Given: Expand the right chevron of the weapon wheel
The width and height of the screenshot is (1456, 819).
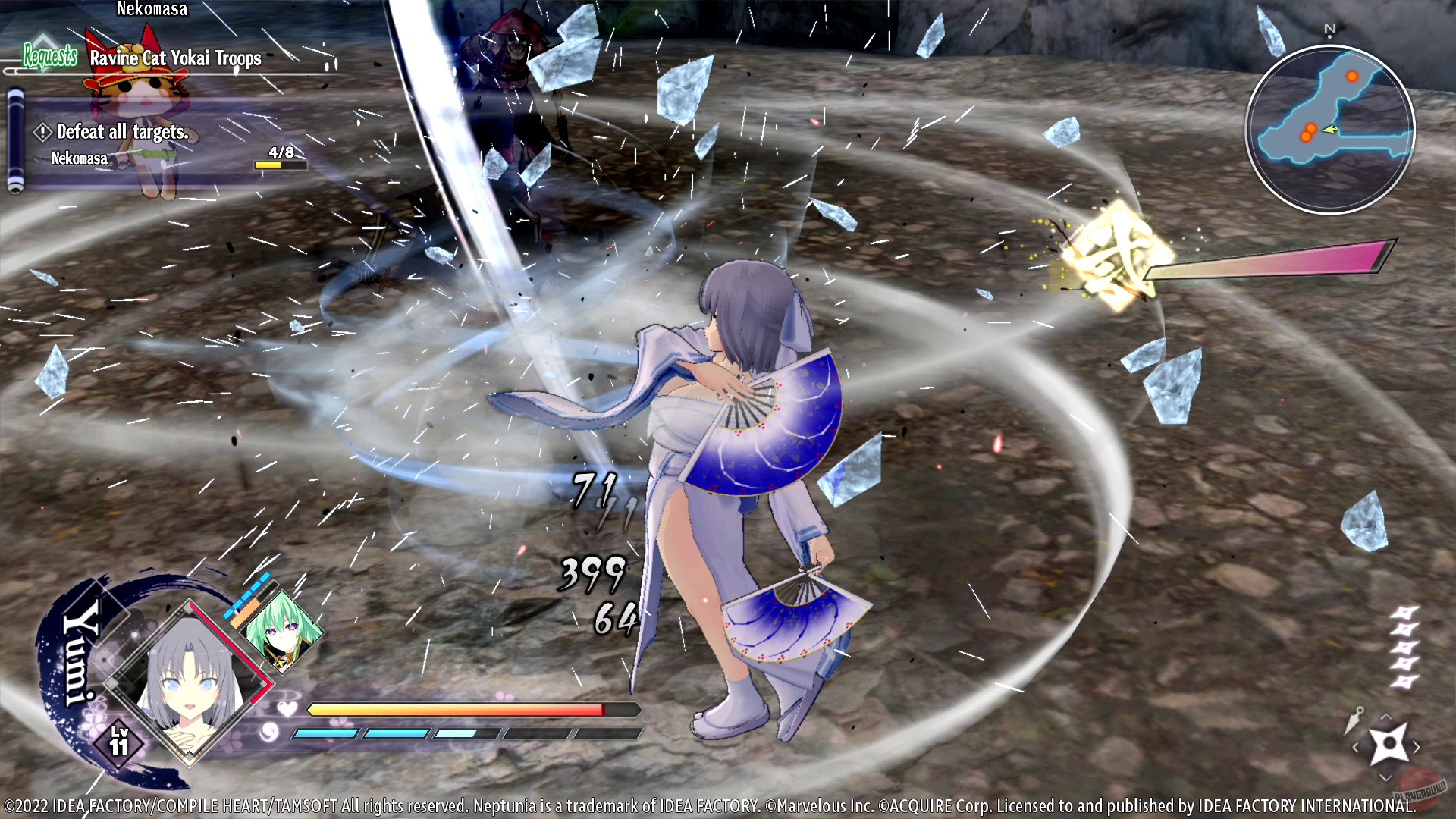Looking at the screenshot, I should pos(1417,748).
